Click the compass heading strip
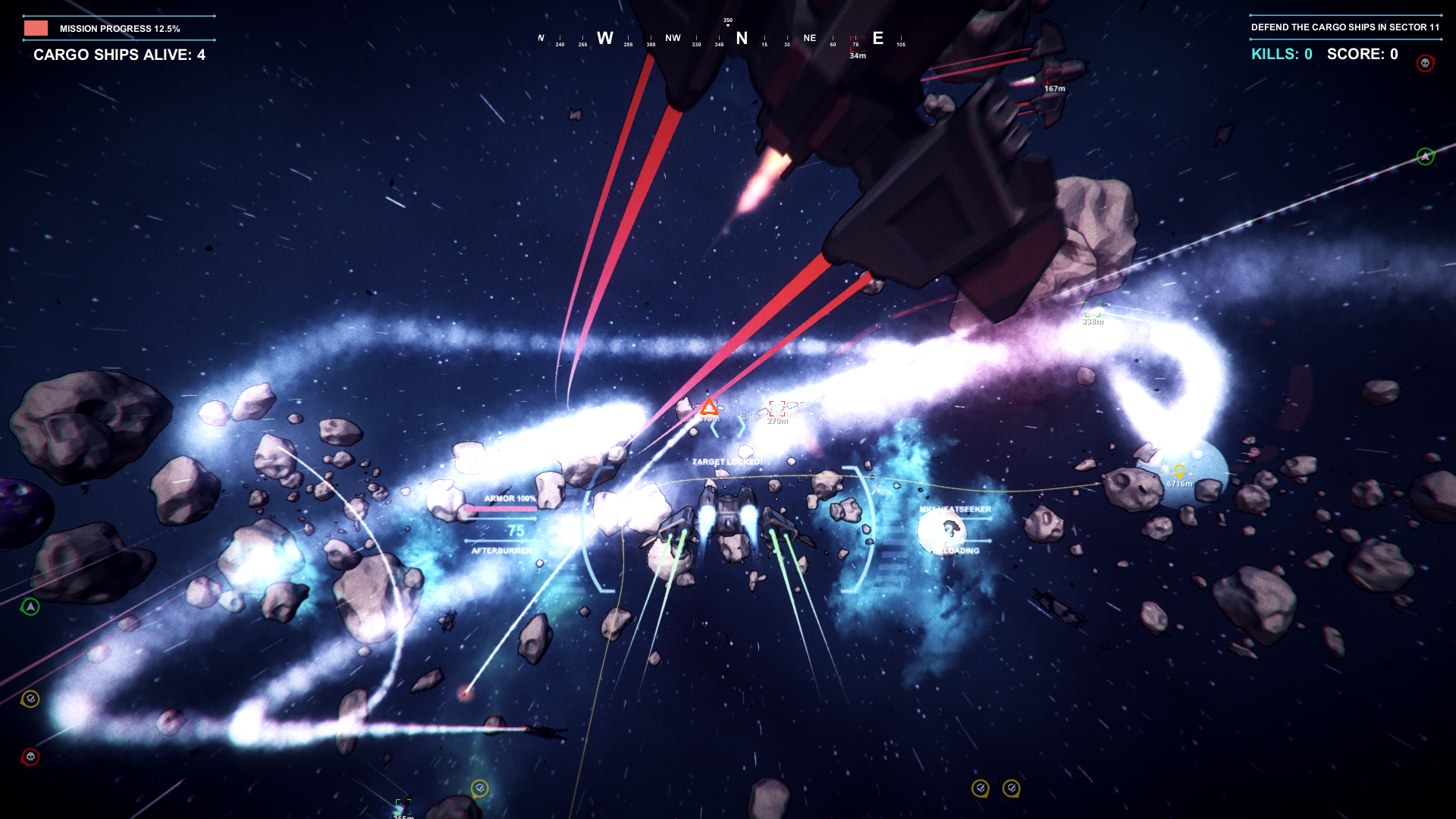The width and height of the screenshot is (1456, 819). (720, 39)
